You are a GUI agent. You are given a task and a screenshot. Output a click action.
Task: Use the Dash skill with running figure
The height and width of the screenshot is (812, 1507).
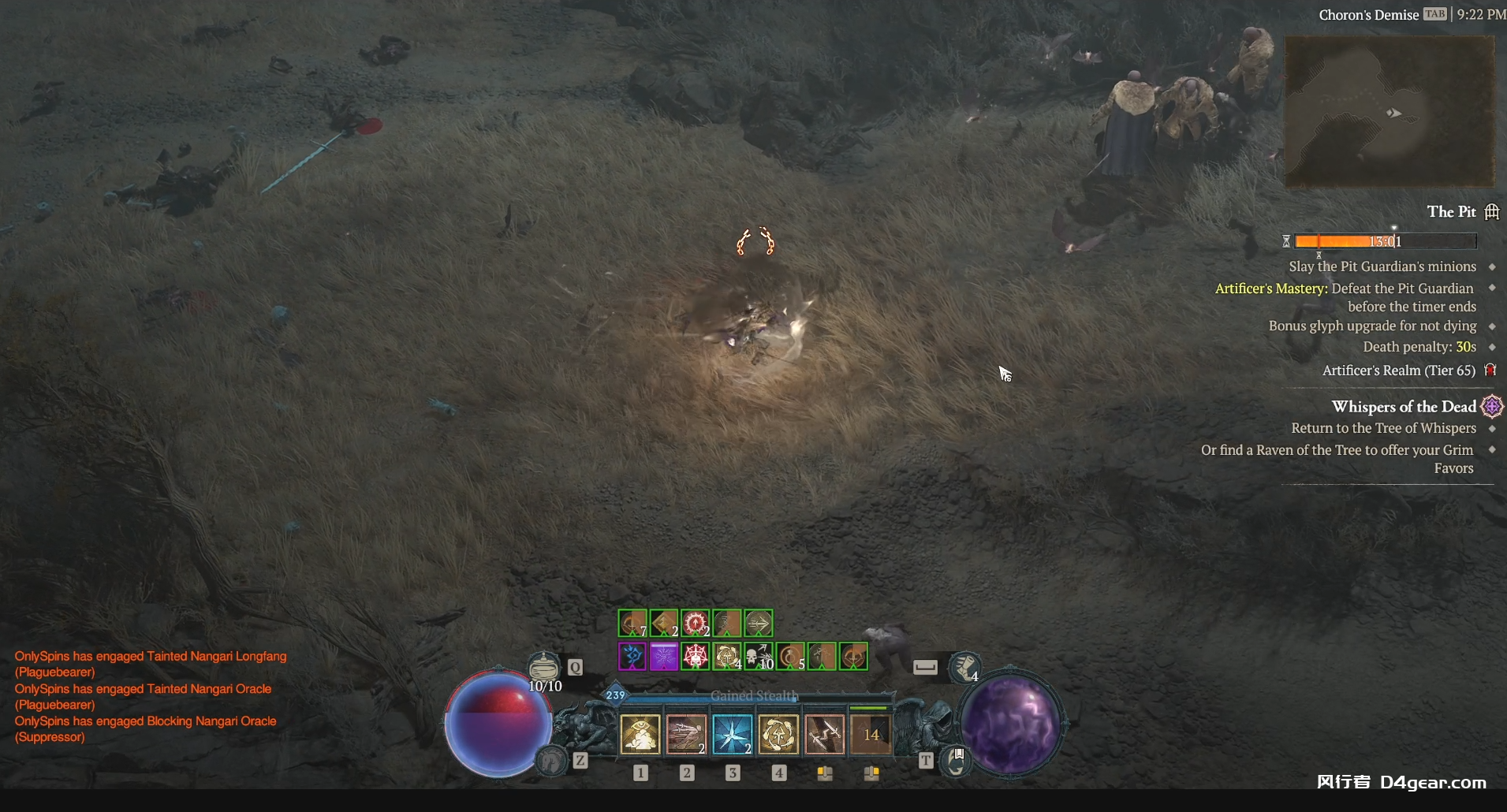pos(686,735)
